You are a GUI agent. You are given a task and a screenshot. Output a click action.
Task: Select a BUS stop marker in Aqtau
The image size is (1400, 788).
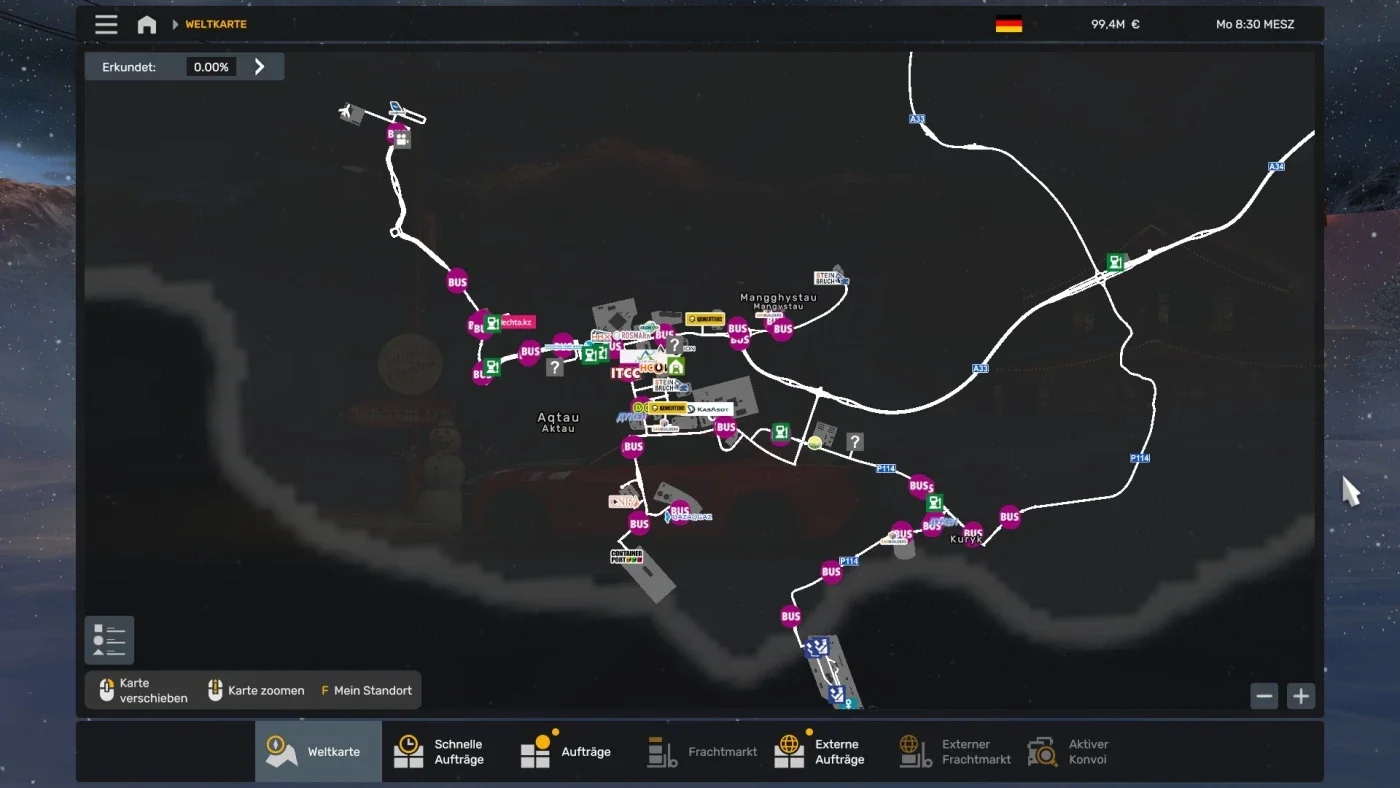pyautogui.click(x=632, y=446)
